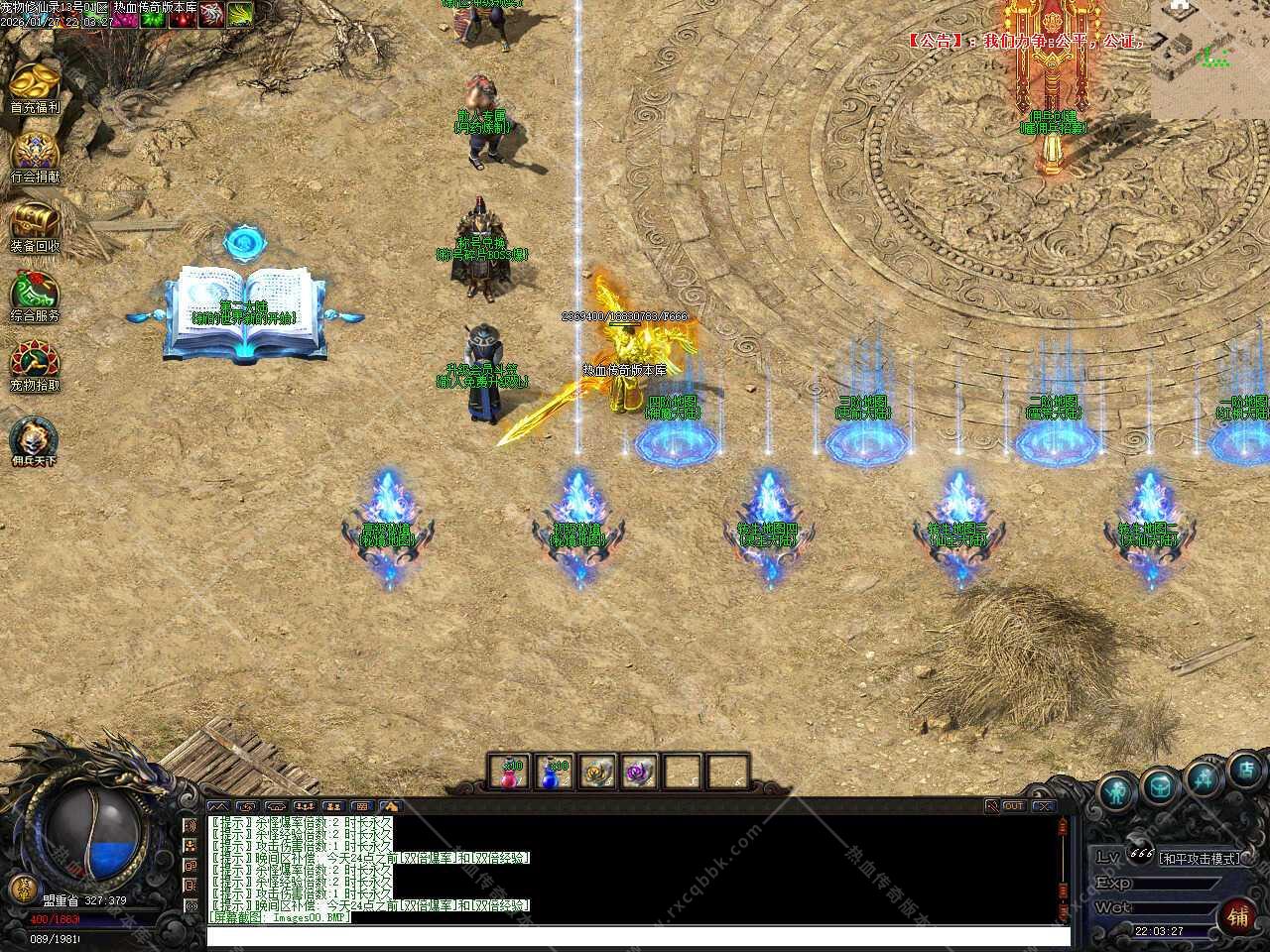
Task: Open the 首充福利 gold ingot menu
Action: click(x=34, y=84)
